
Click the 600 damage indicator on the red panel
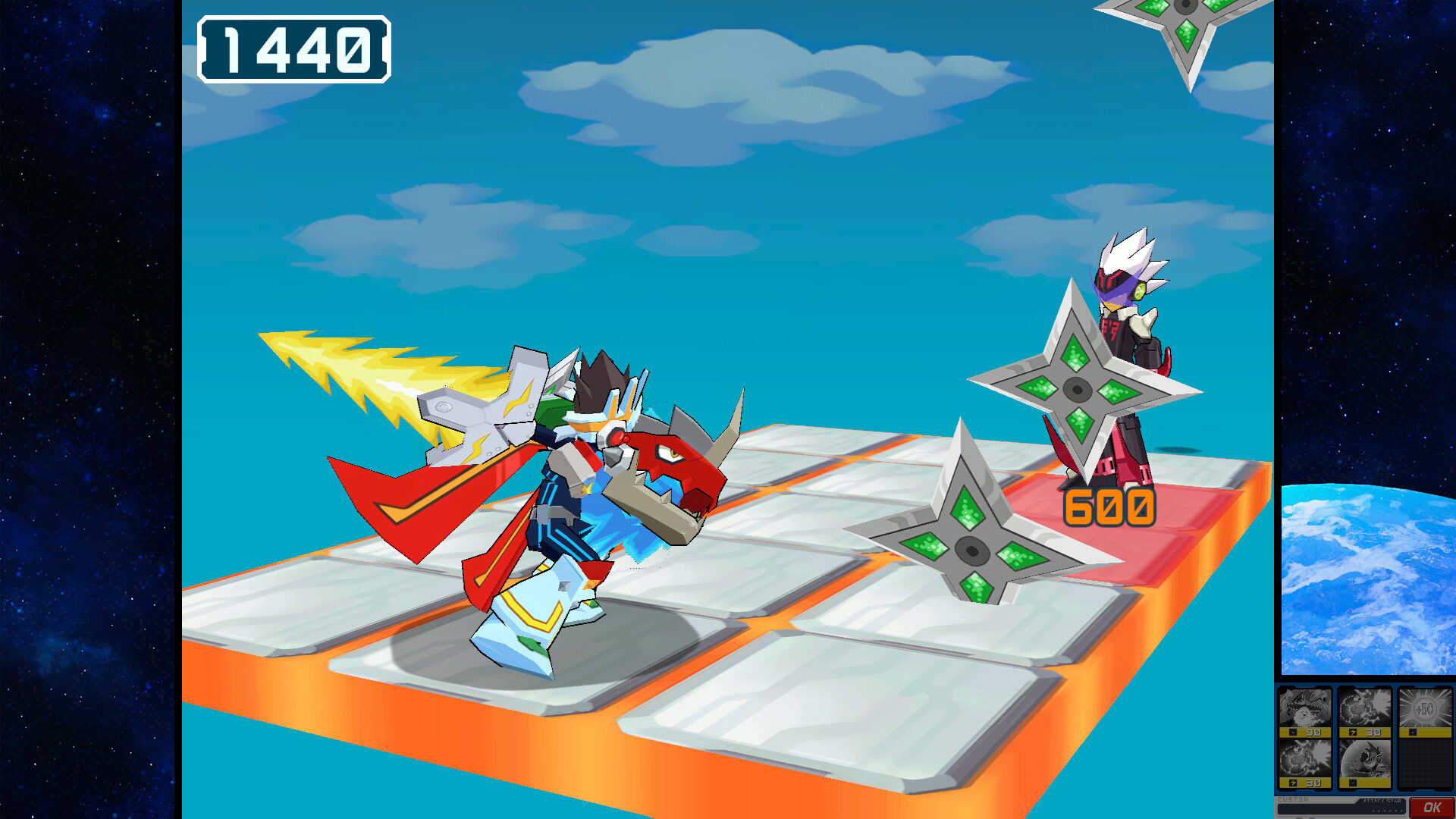1109,507
